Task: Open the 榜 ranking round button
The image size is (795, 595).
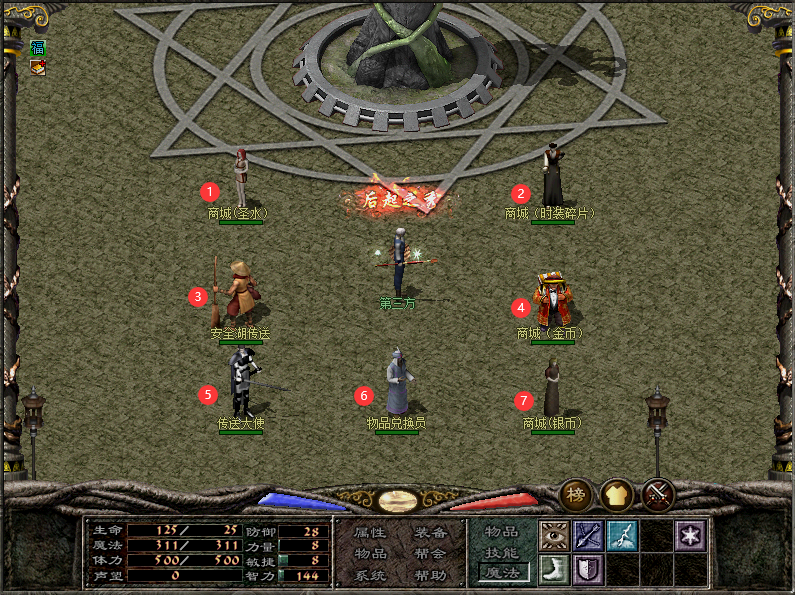Action: [577, 494]
